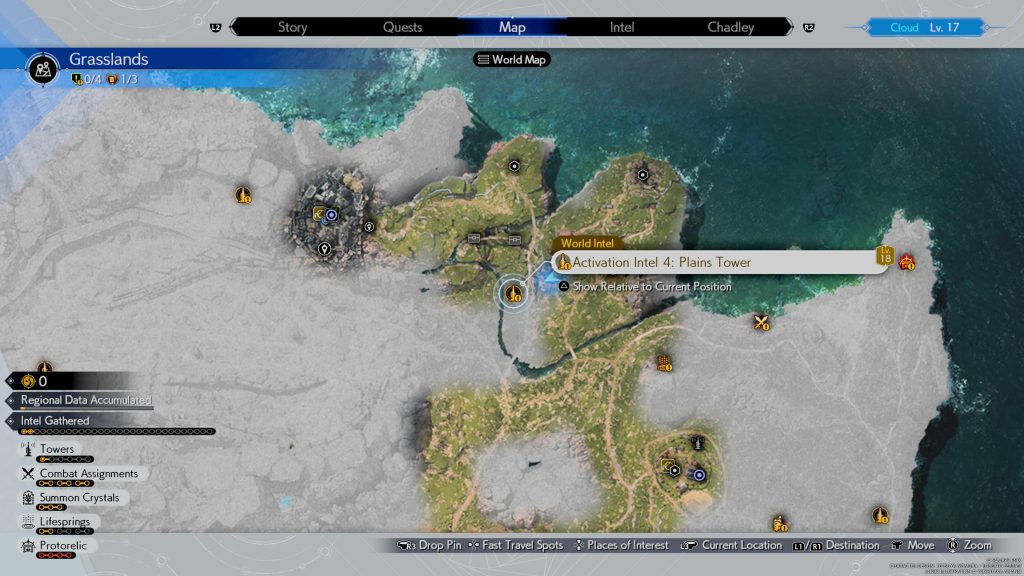Viewport: 1024px width, 576px height.
Task: Select the Cloud Lv. 17 character panel
Action: click(x=924, y=27)
